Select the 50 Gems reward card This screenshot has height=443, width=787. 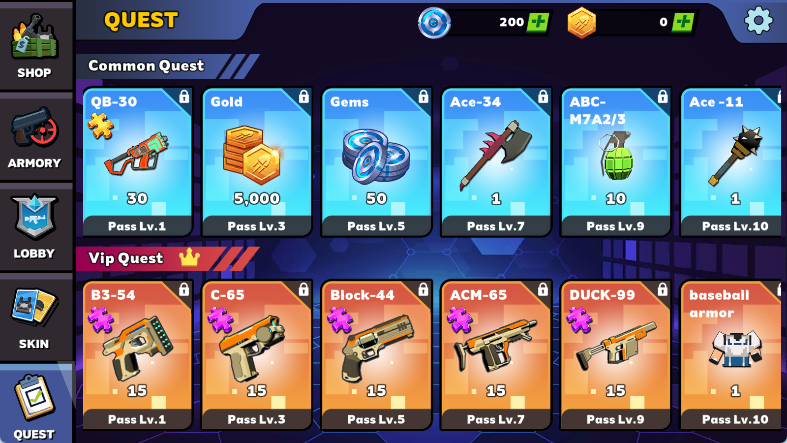(376, 161)
